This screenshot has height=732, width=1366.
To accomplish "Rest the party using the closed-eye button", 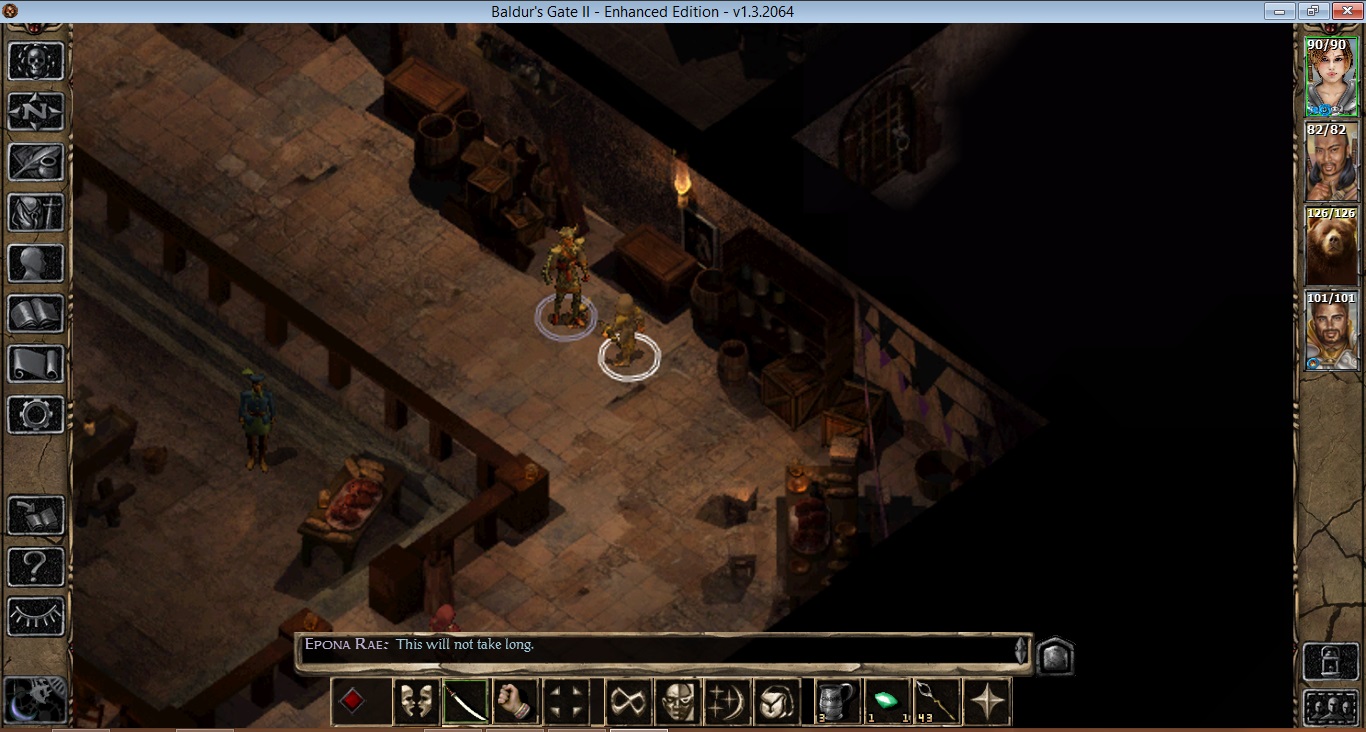I will pyautogui.click(x=36, y=617).
